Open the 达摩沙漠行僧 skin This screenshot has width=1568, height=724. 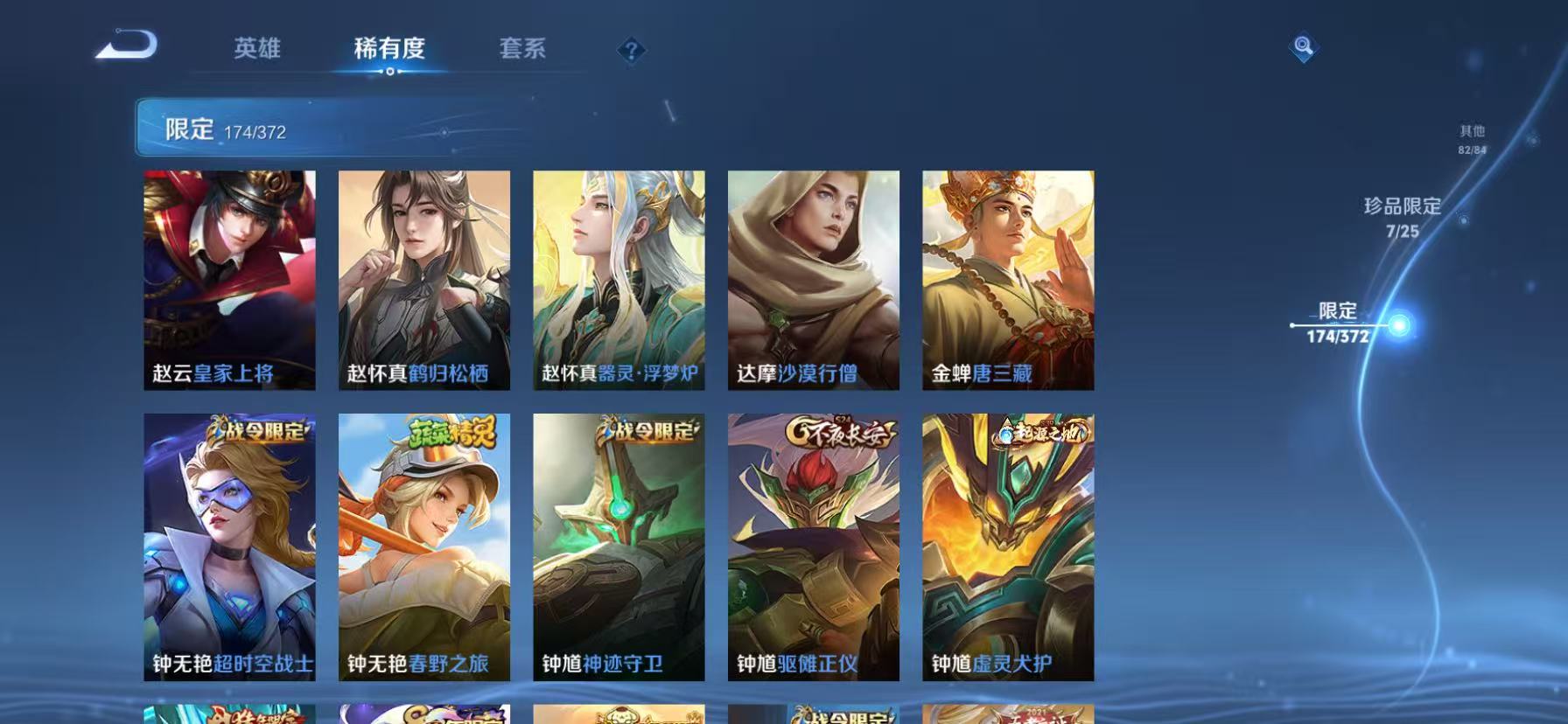click(x=812, y=278)
